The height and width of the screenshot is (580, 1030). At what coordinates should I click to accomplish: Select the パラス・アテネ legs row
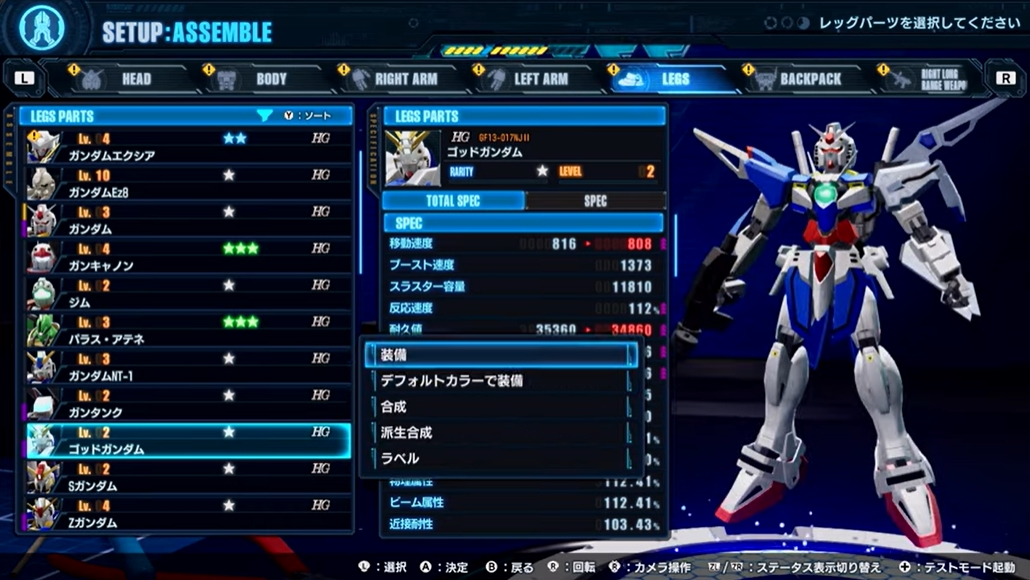tap(188, 330)
